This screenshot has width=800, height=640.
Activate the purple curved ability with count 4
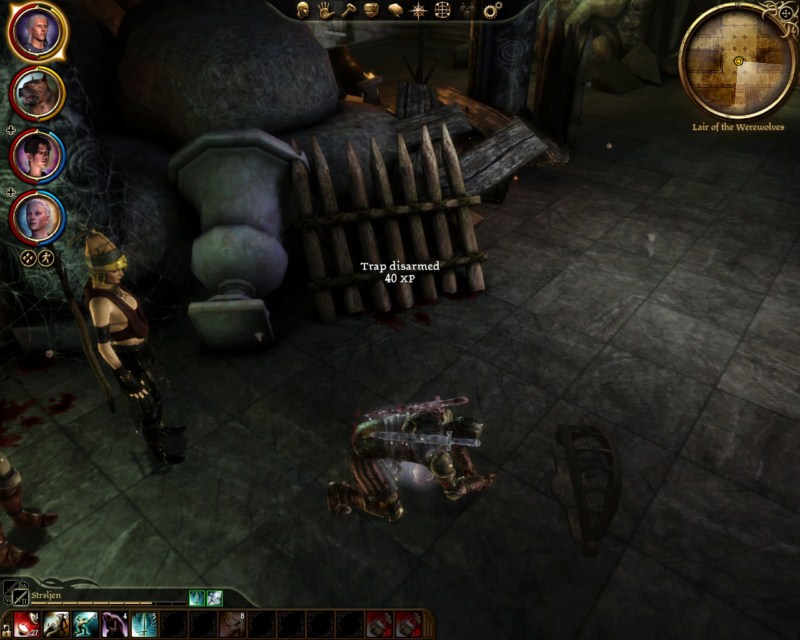tap(115, 625)
